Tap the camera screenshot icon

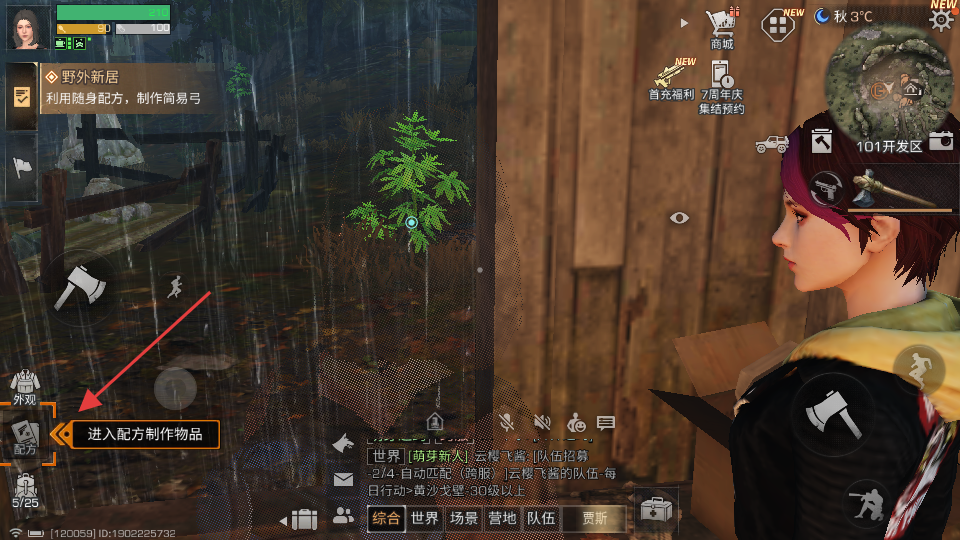click(941, 141)
